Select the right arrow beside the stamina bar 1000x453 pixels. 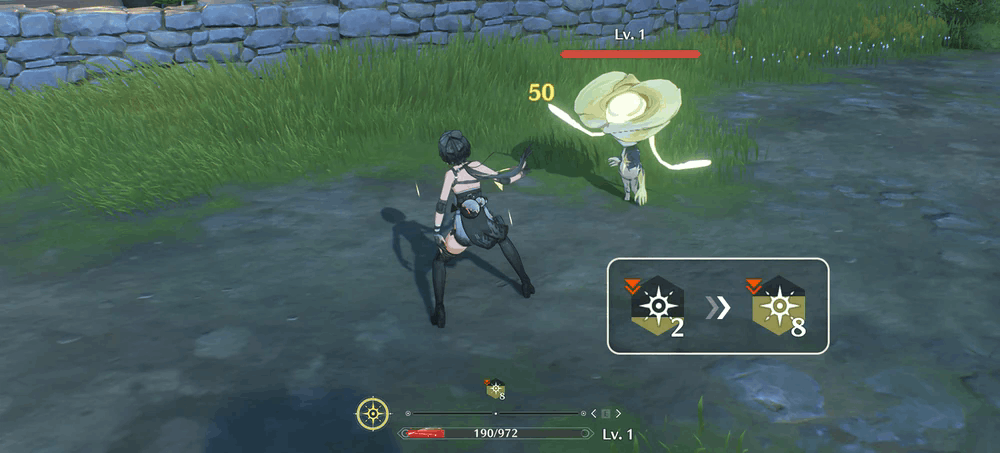coord(619,413)
